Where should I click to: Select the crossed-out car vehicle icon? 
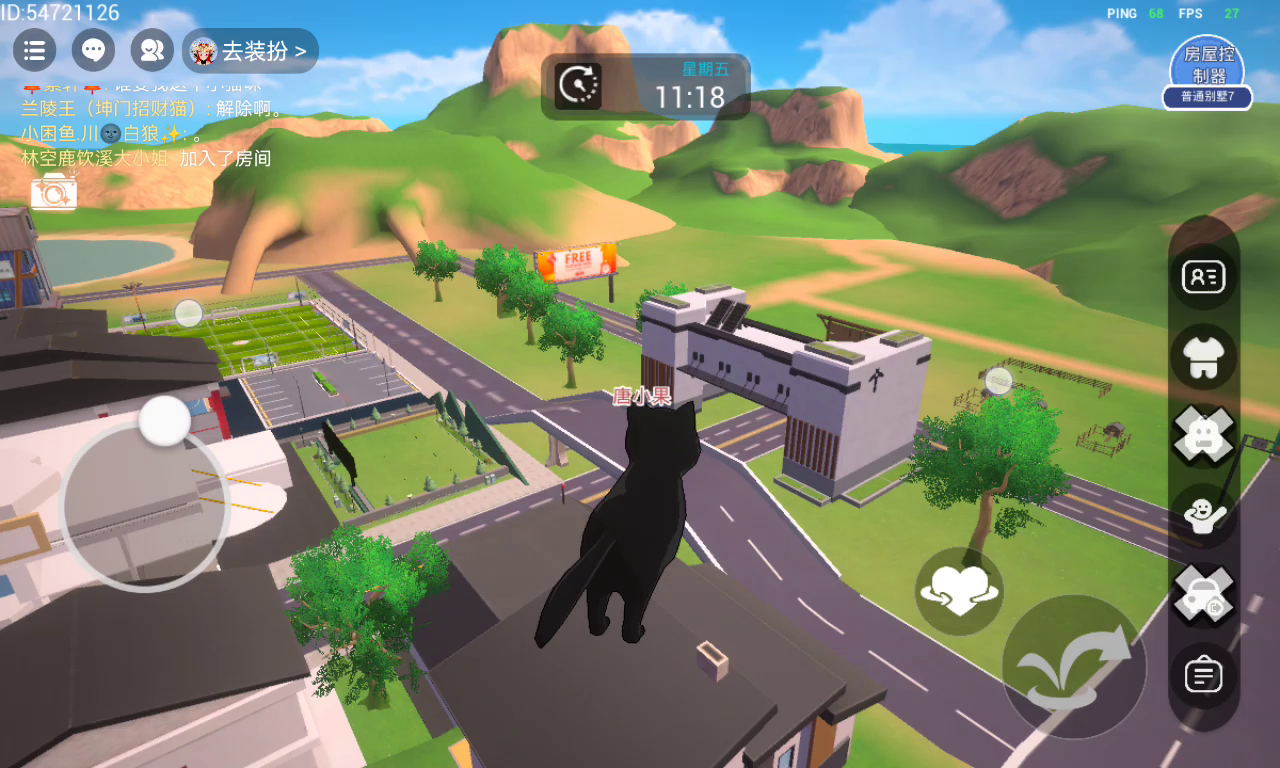(x=1204, y=595)
